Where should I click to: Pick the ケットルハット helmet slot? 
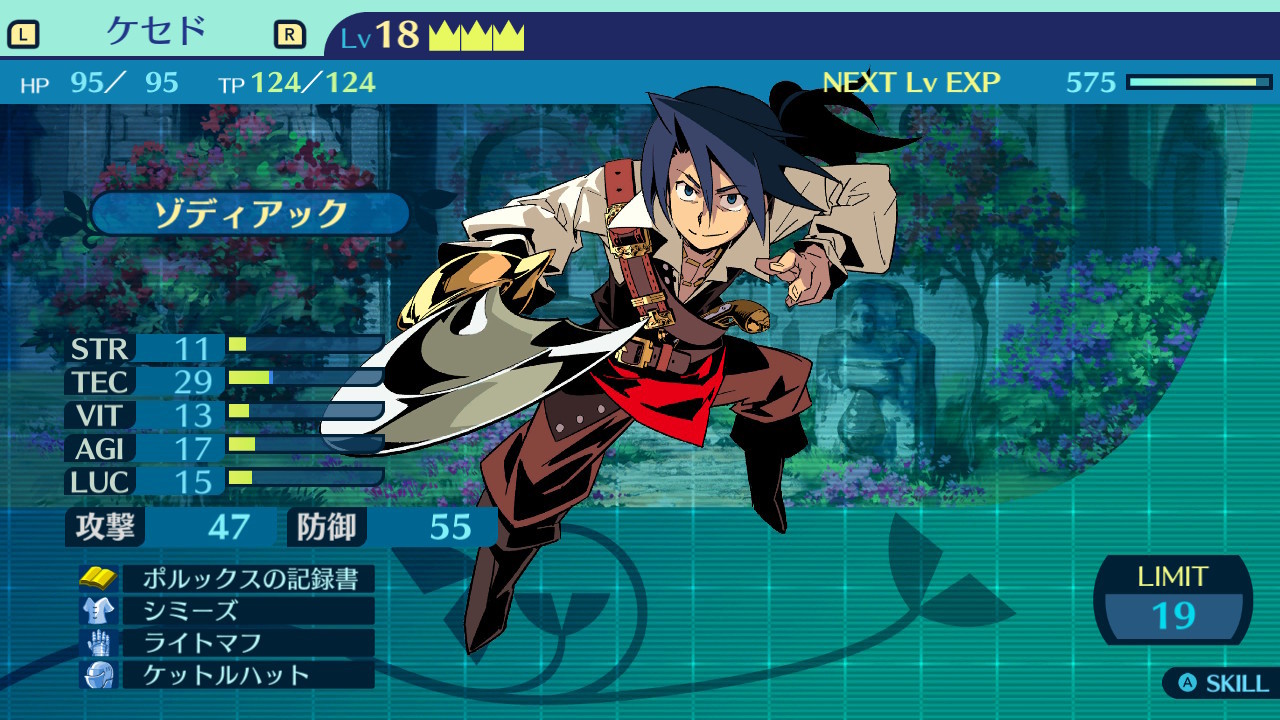[x=247, y=674]
